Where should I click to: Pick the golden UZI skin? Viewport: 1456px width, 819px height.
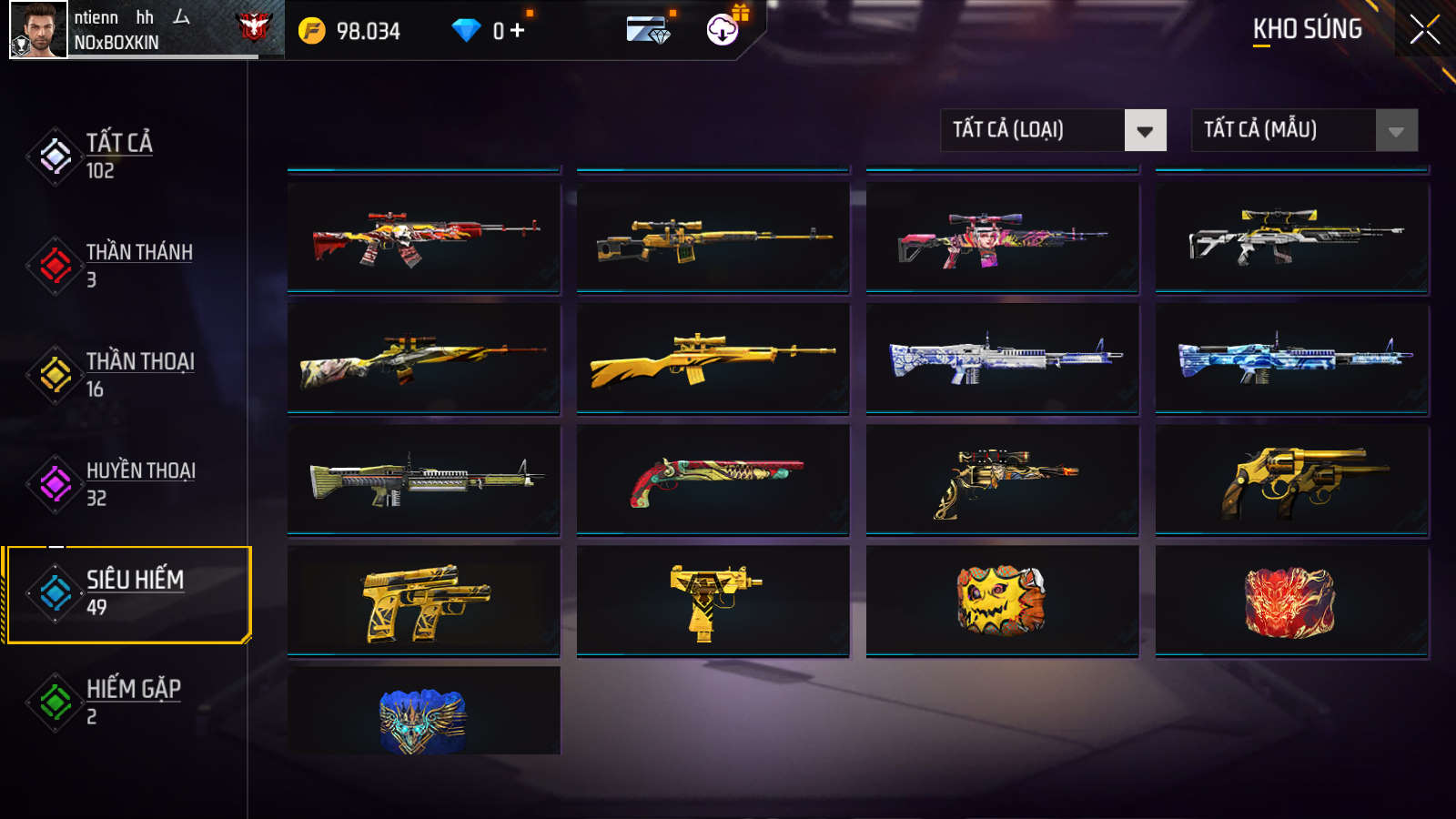(x=713, y=601)
